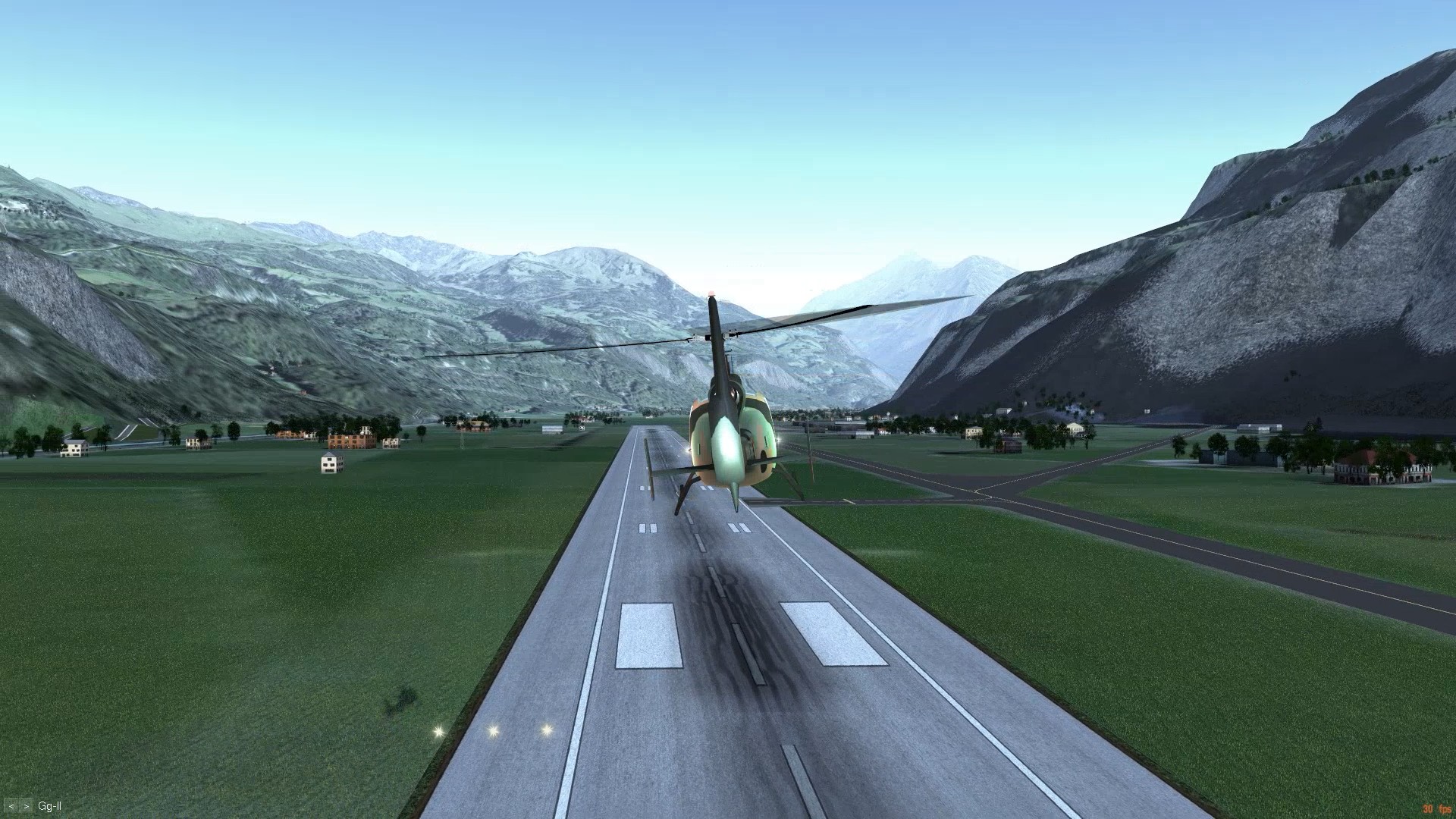Click the previous (<) arrow button
This screenshot has height=819, width=1456.
coord(11,806)
